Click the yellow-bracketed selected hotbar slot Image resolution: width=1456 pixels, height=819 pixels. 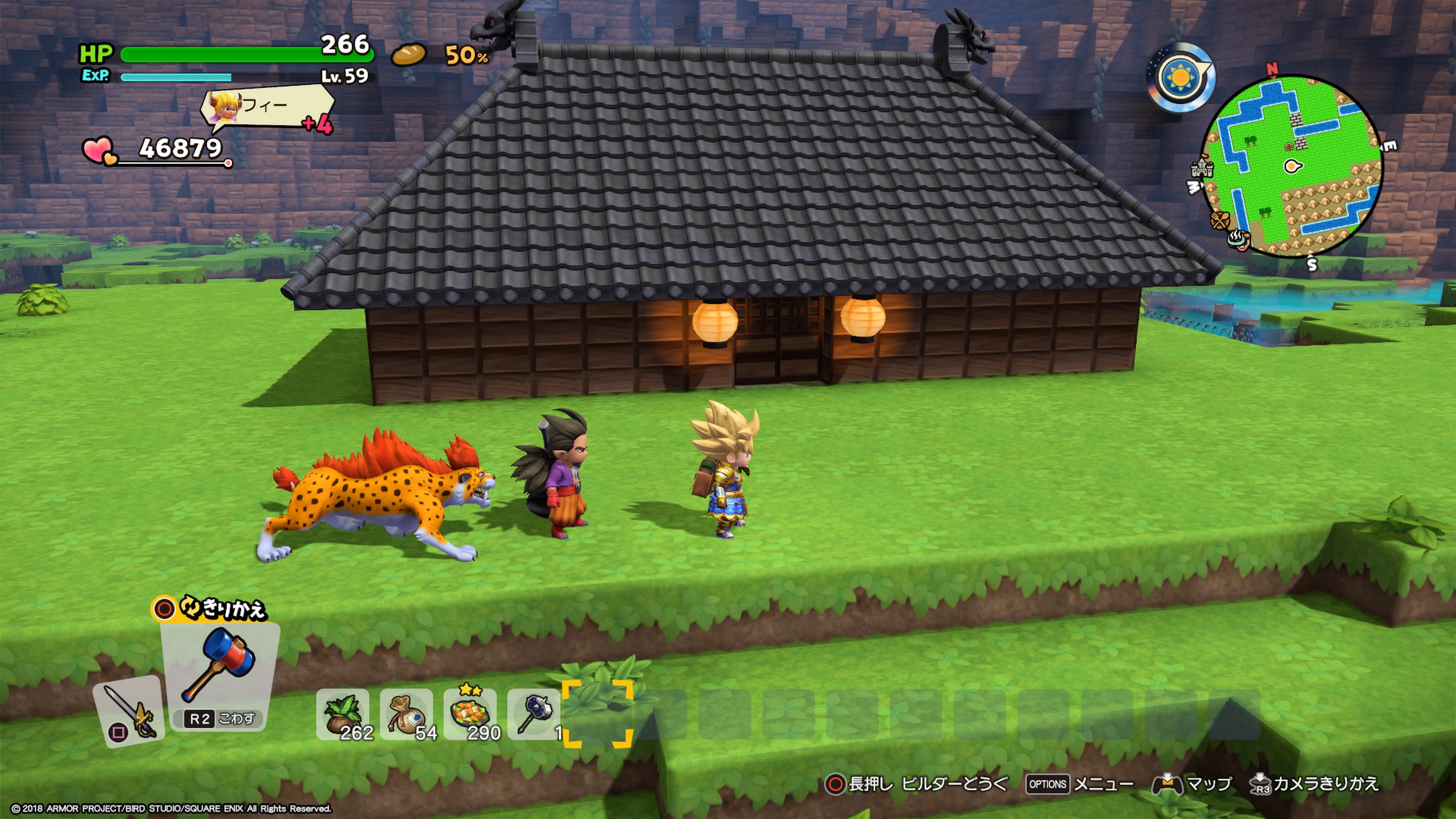(x=597, y=713)
